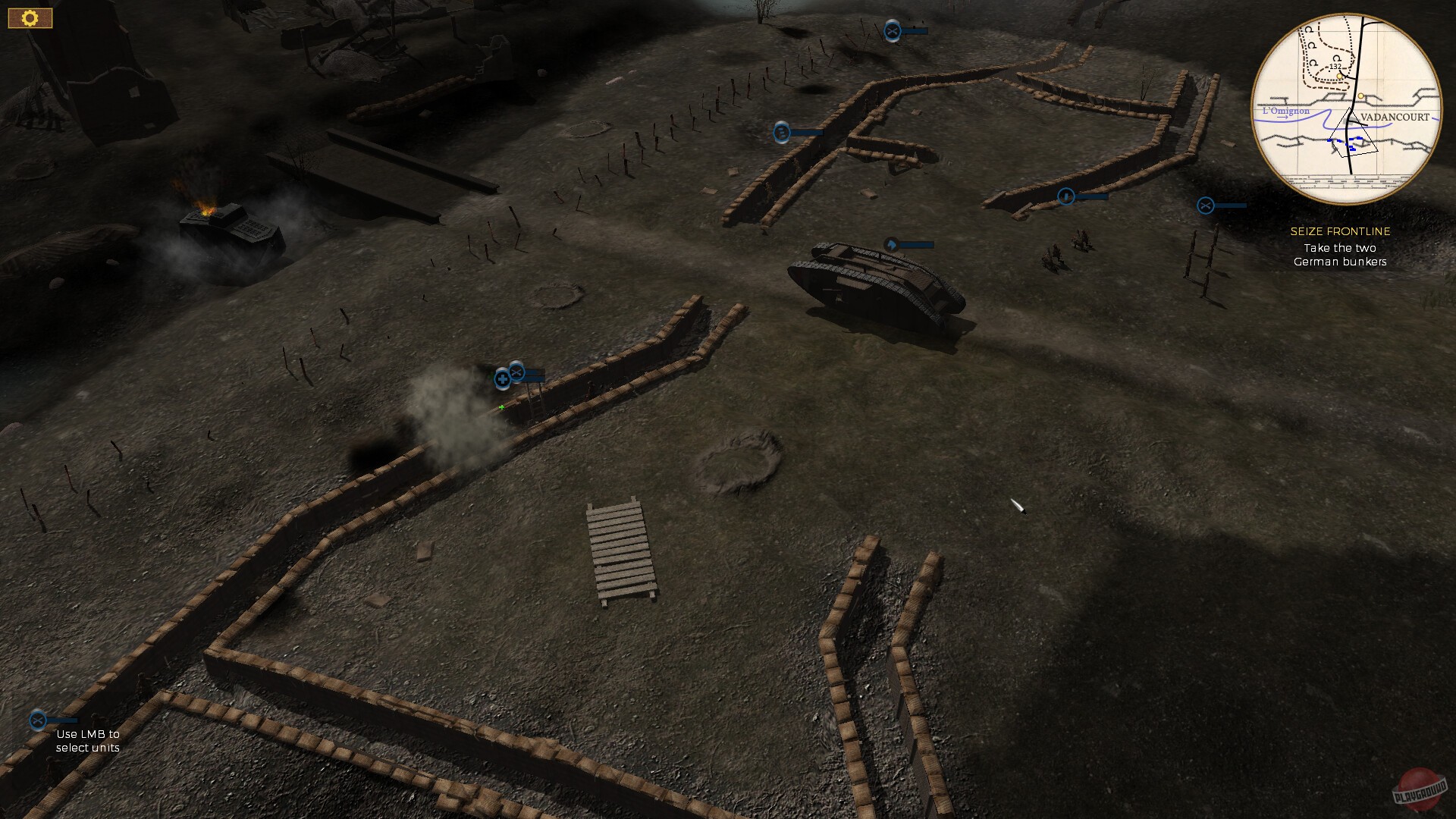Click the blue health bar beside the medic icon
This screenshot has width=1456, height=819.
[x=535, y=375]
